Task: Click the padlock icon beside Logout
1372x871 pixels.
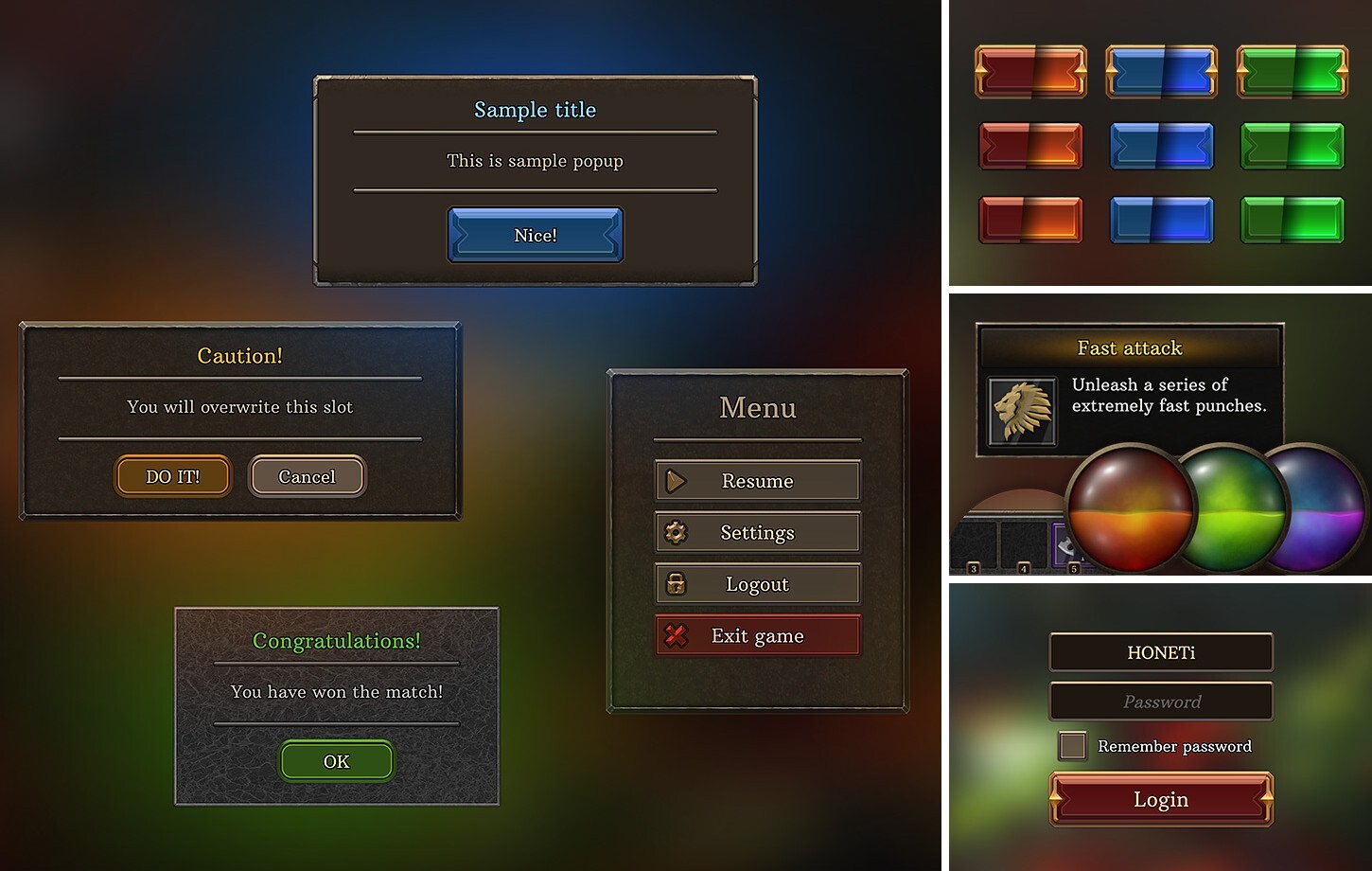Action: tap(676, 584)
